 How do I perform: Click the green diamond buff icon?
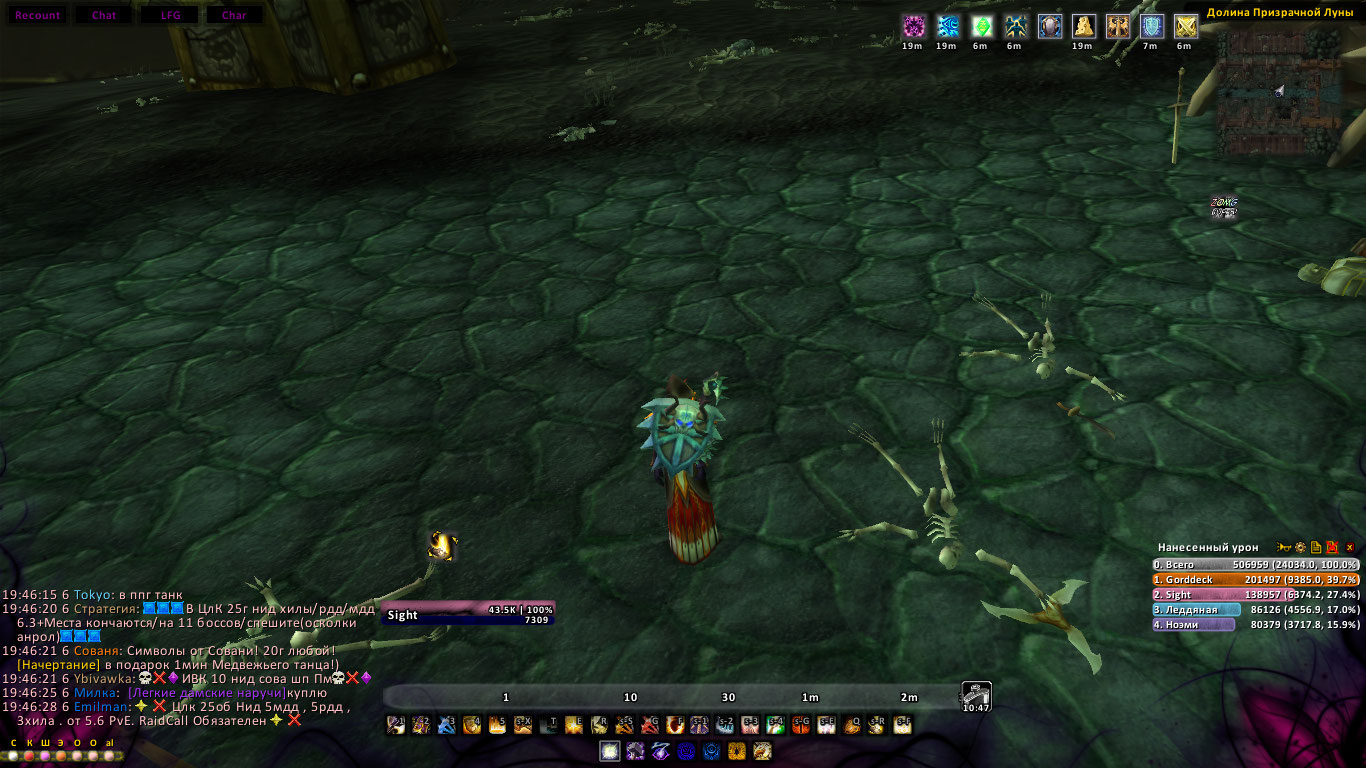point(981,26)
